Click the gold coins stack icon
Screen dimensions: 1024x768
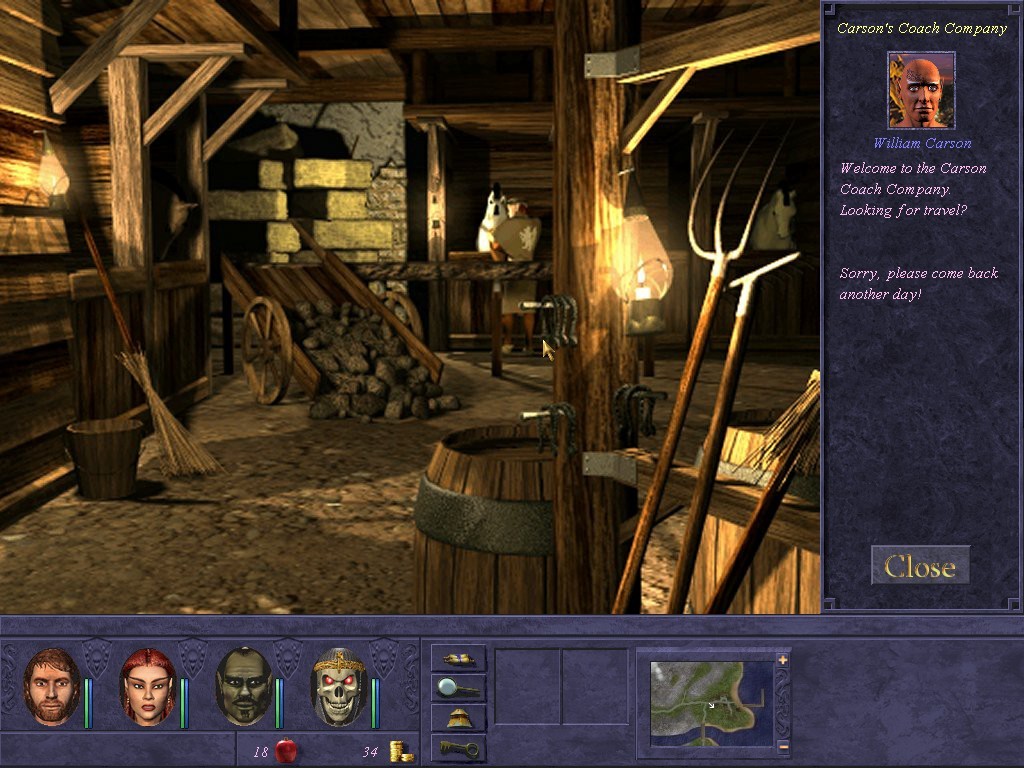[x=402, y=751]
